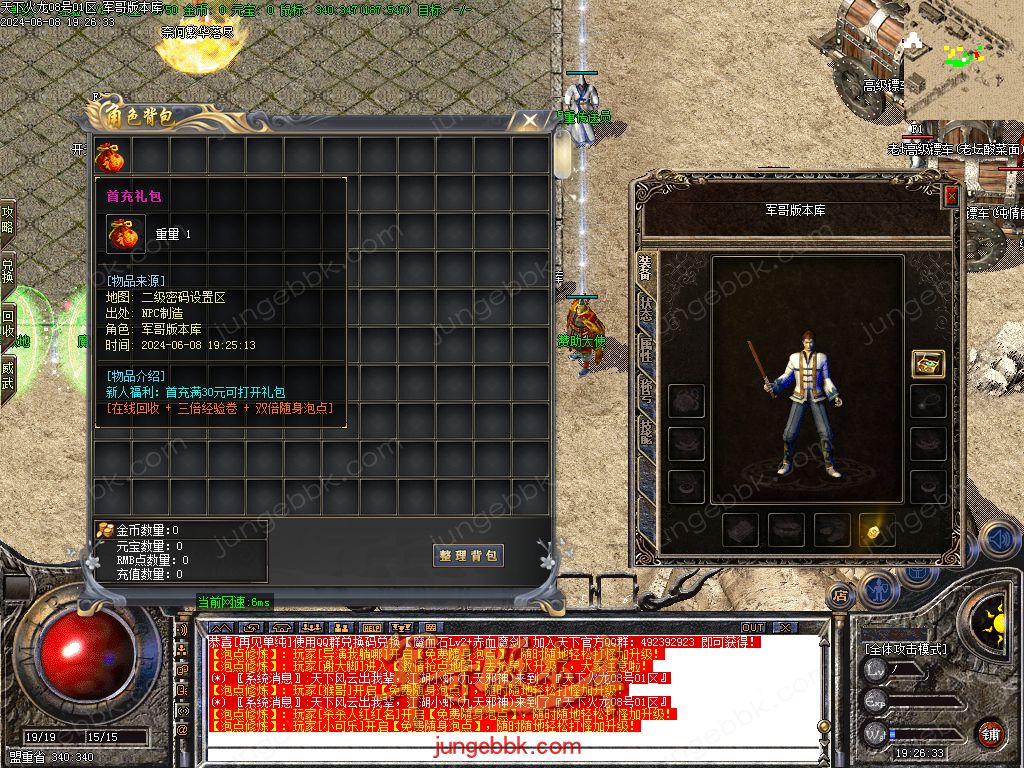
Task: Click the 整理背包 sort button
Action: [x=469, y=555]
